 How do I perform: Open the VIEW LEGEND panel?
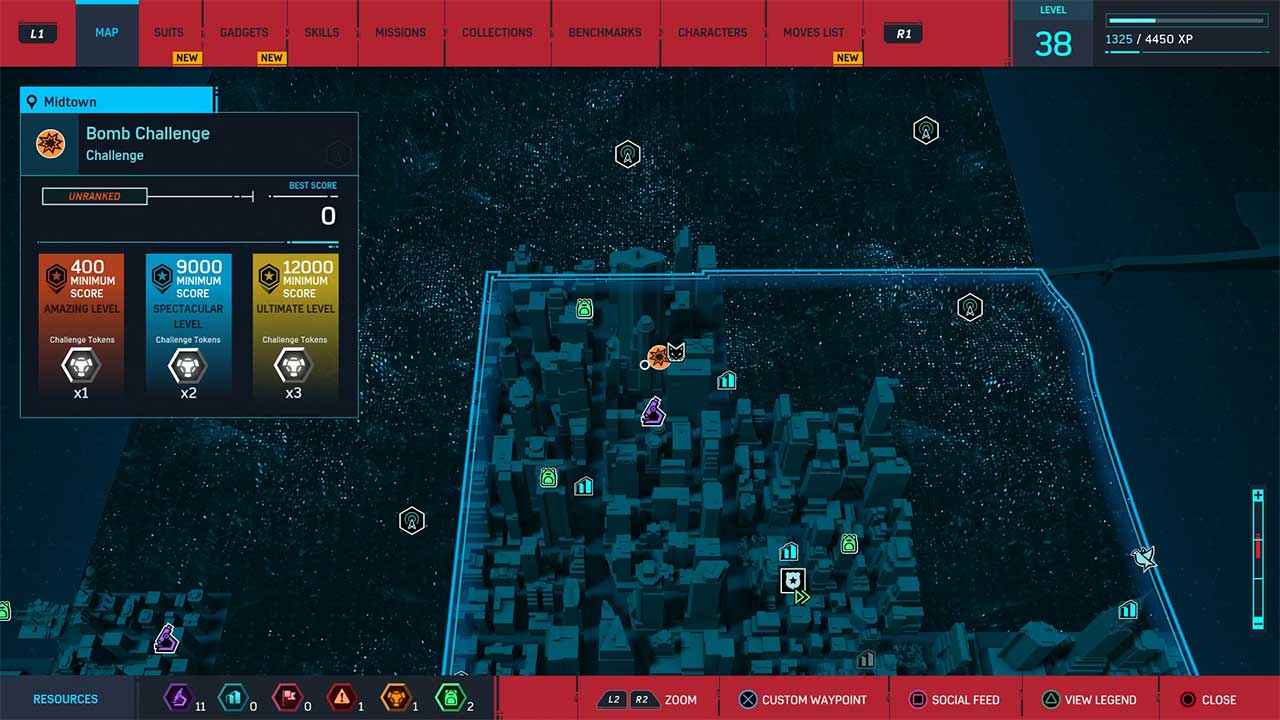tap(1090, 699)
